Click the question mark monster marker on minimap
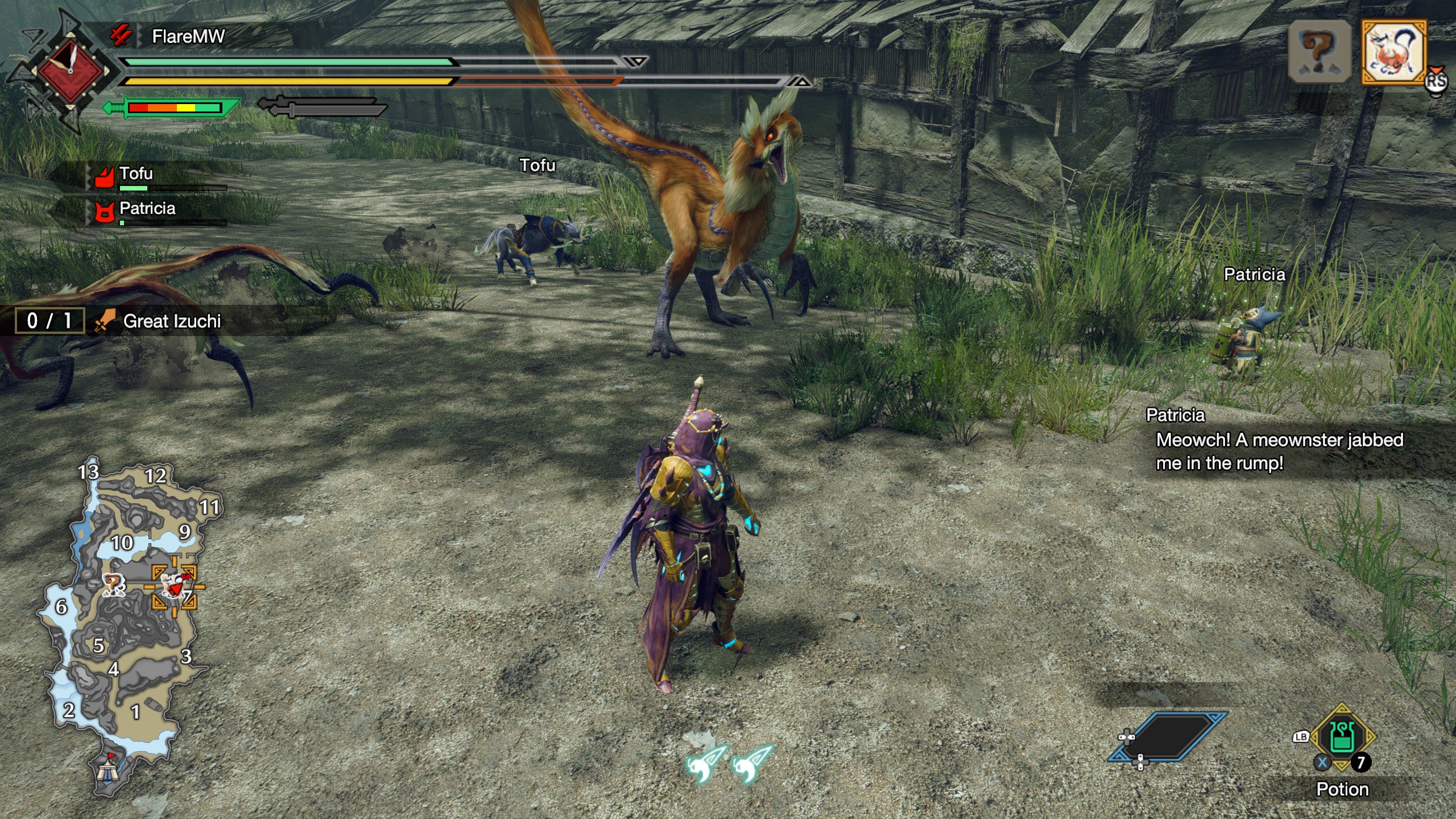Screen dimensions: 1456x819 pos(113,585)
